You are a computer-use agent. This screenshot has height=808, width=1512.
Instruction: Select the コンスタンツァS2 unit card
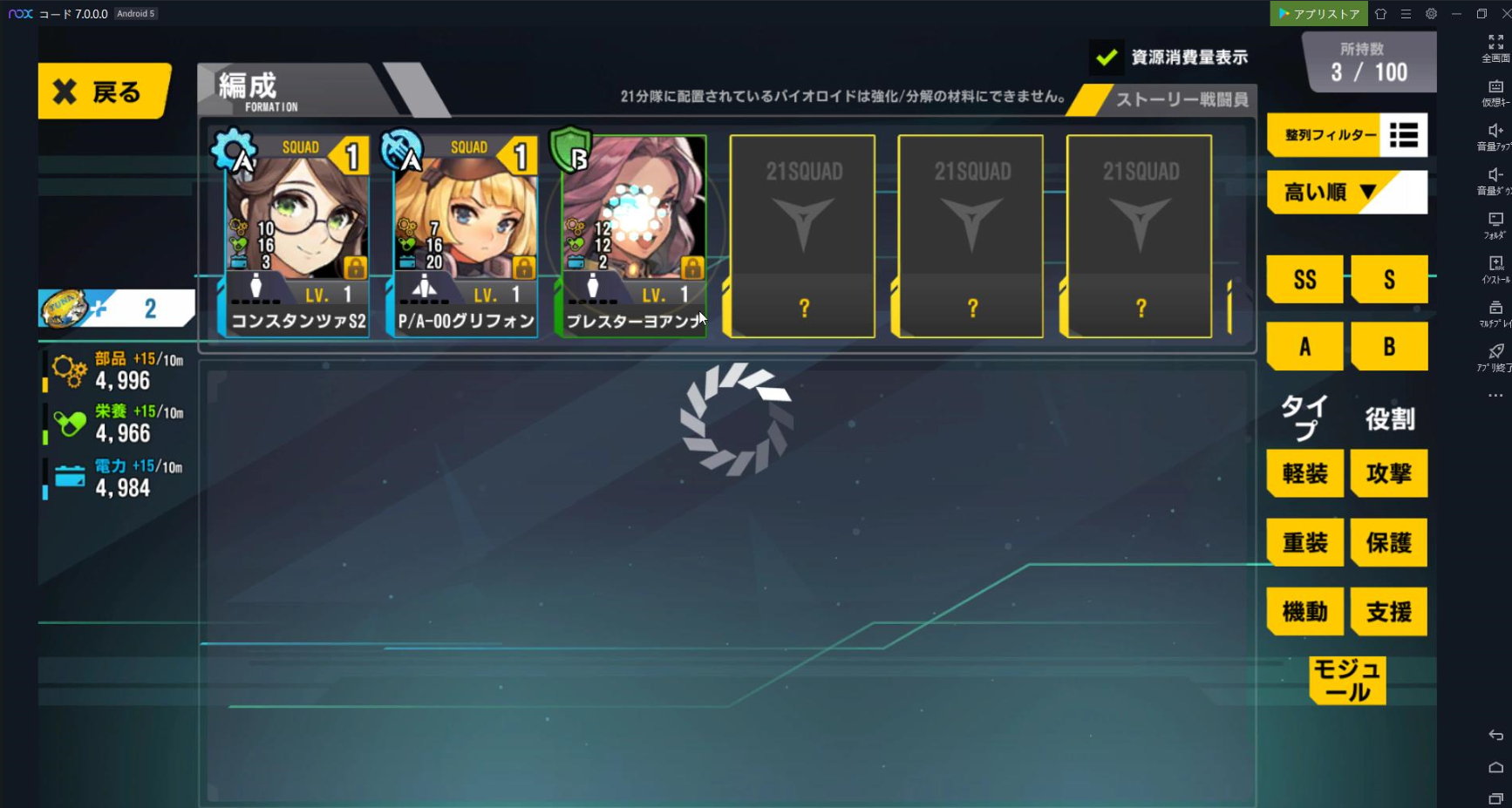pos(296,235)
